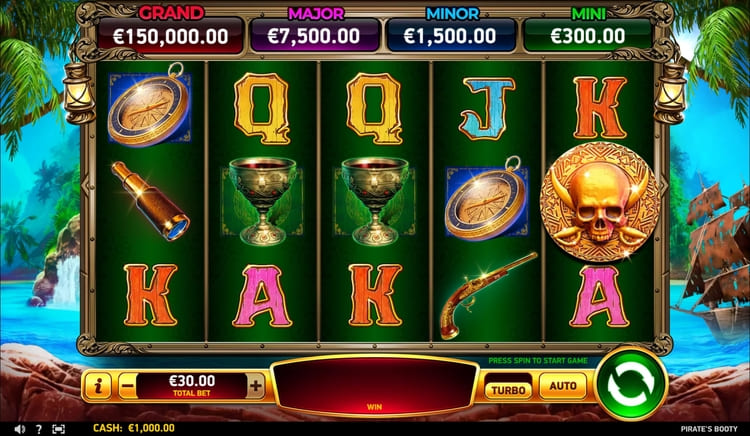Viewport: 750px width, 436px height.
Task: Decrease the total bet with minus
Action: point(127,385)
